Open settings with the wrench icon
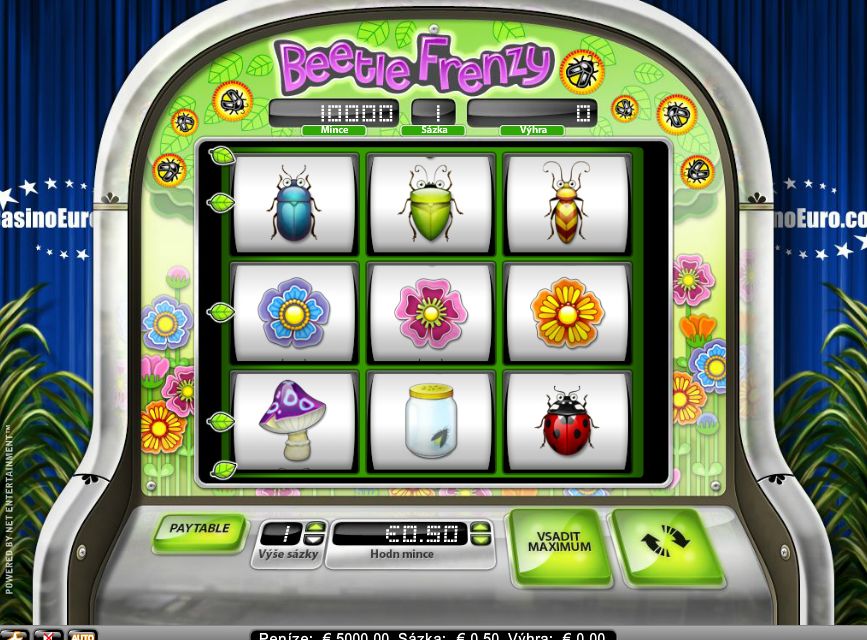867x640 pixels. 14,635
